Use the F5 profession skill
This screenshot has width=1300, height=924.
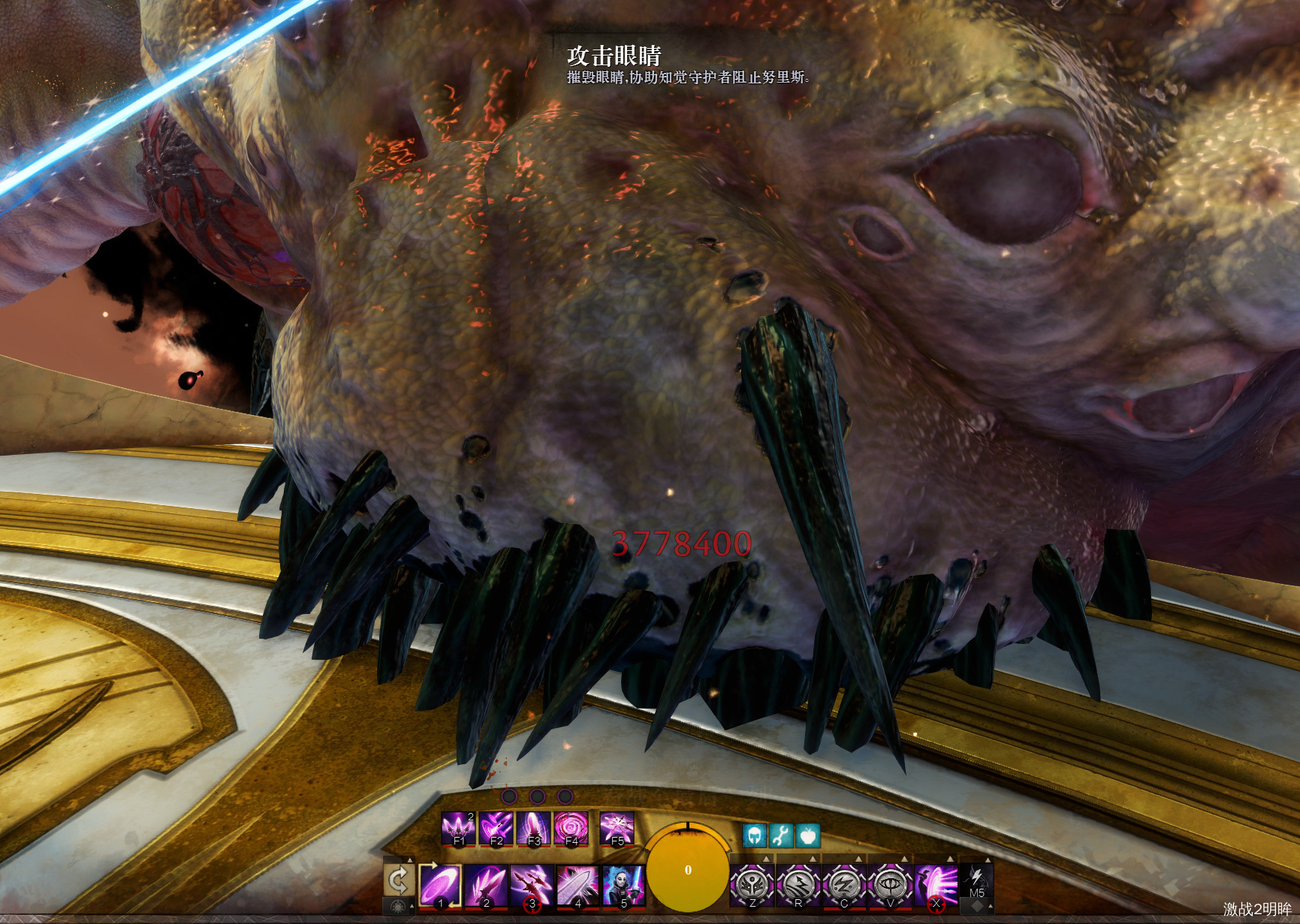tap(617, 829)
